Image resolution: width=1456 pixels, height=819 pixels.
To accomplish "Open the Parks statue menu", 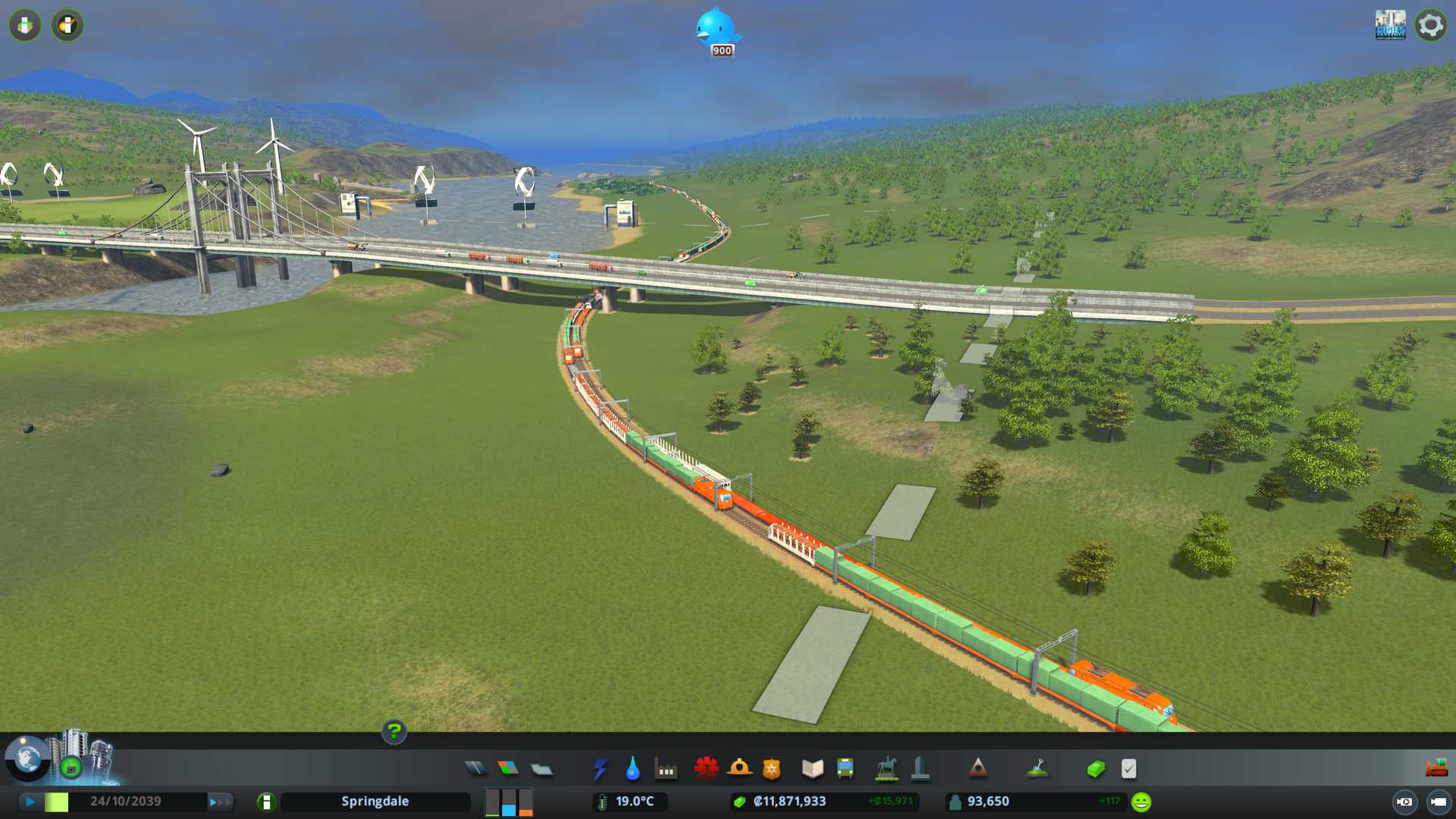I will [x=886, y=769].
